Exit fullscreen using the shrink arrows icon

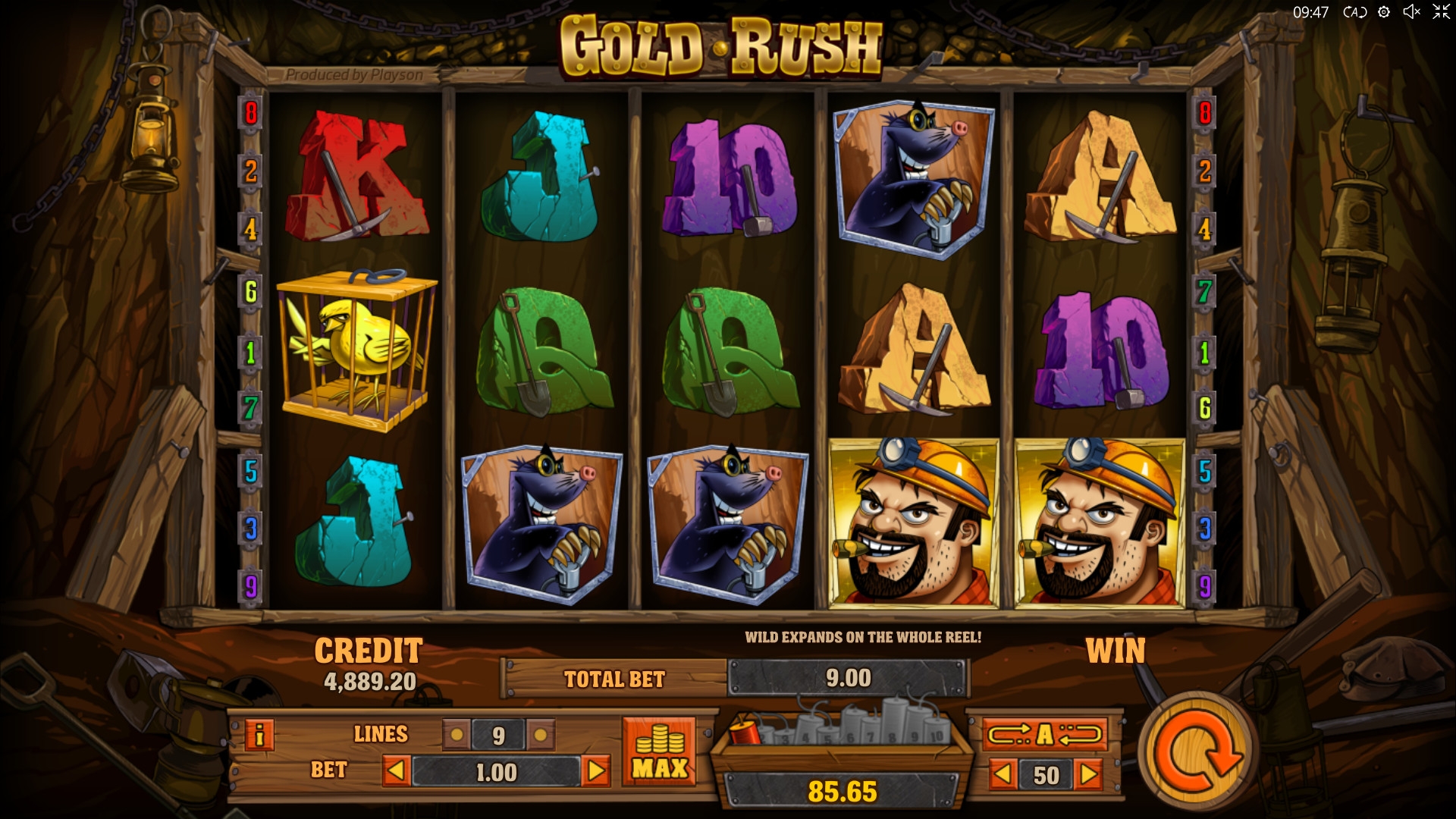click(1440, 12)
